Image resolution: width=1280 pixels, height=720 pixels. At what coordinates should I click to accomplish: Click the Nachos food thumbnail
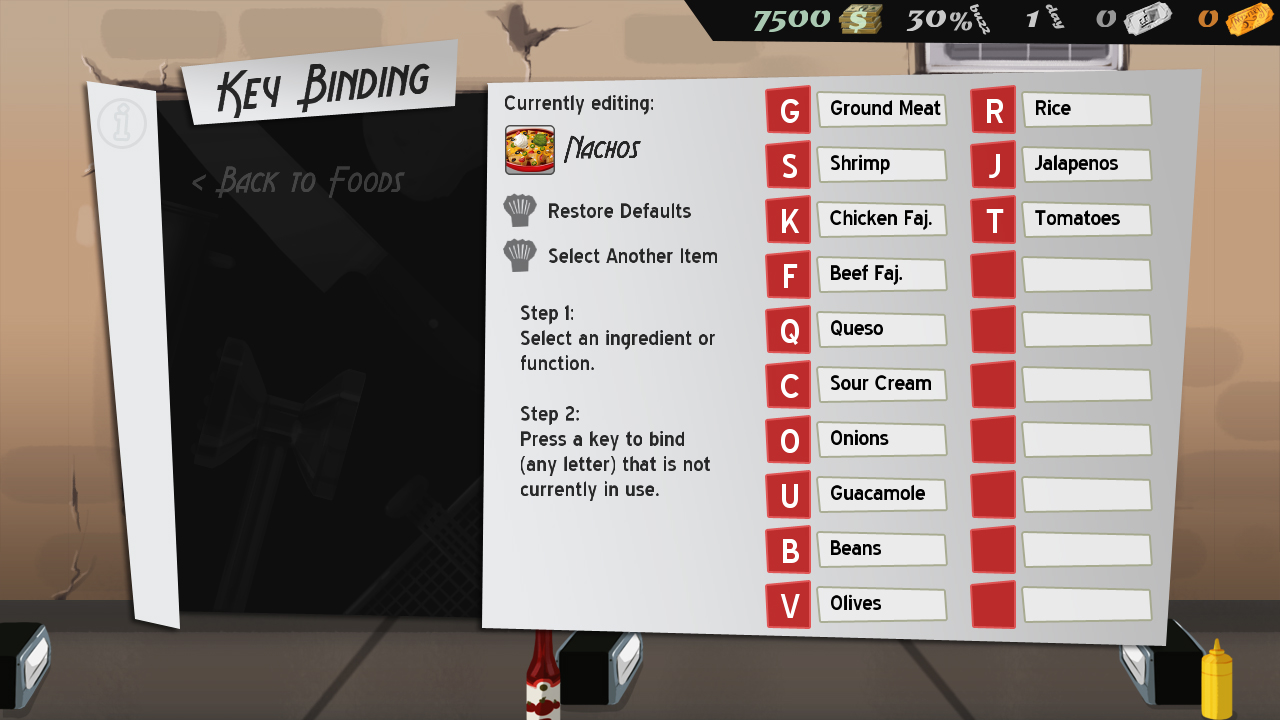(x=529, y=145)
